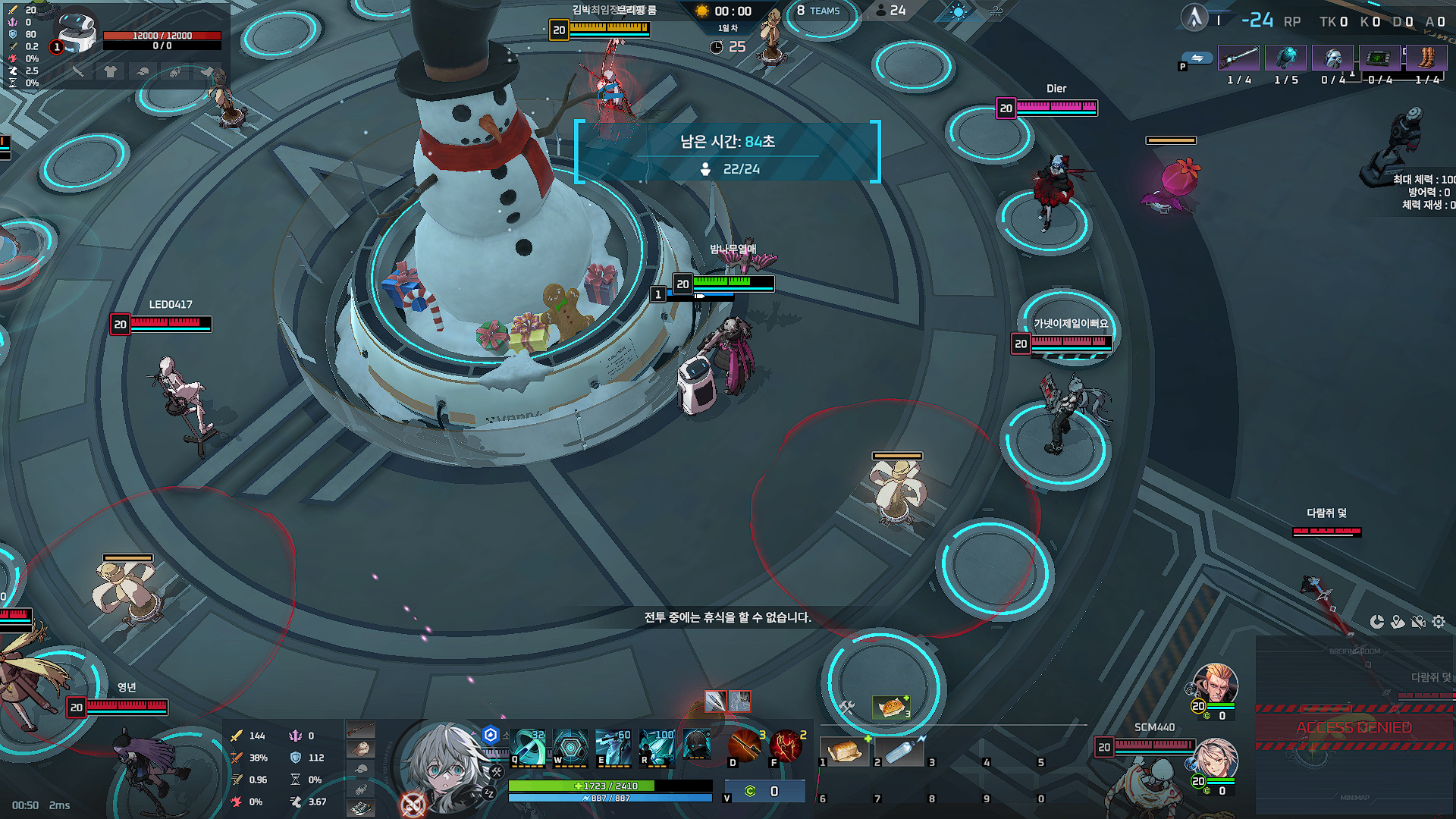Click the rest icon beside character portrait
This screenshot has width=1456, height=819.
tap(489, 793)
